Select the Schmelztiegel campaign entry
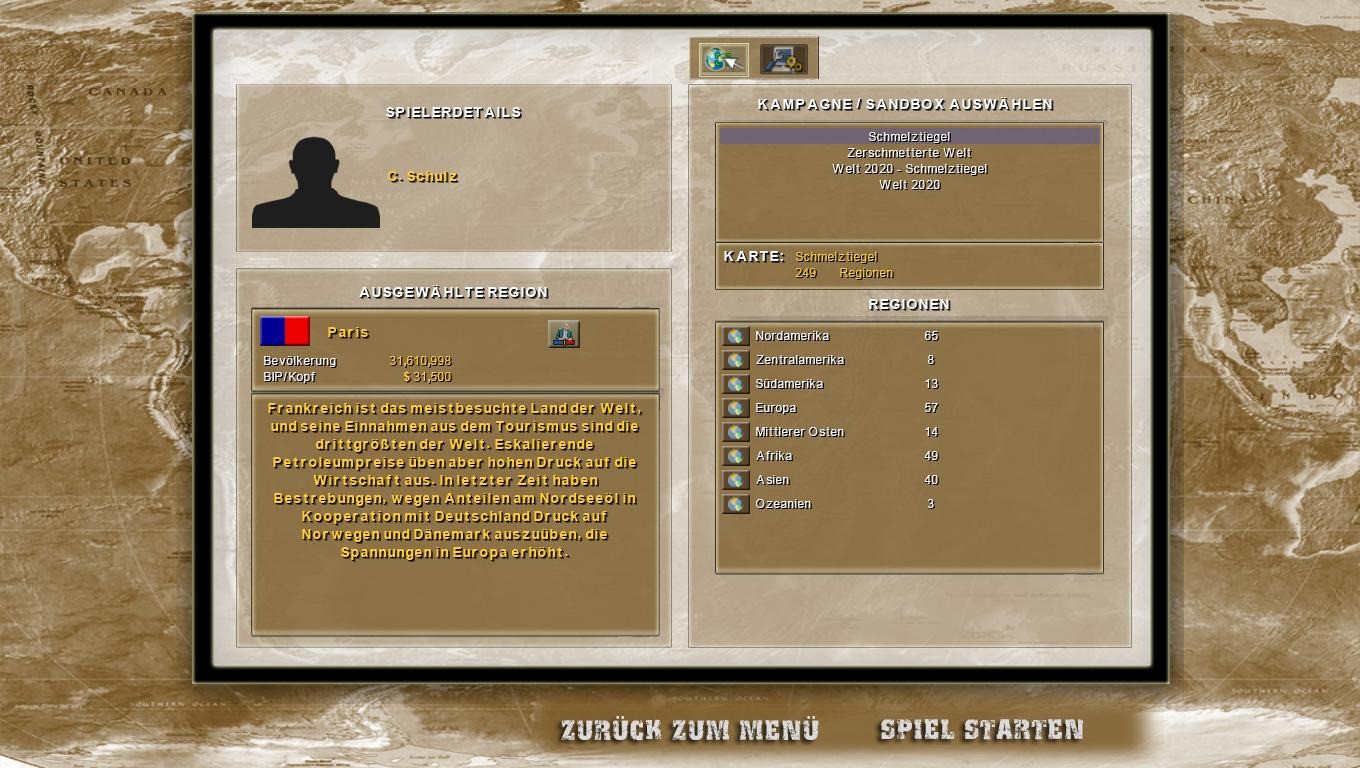Image resolution: width=1360 pixels, height=768 pixels. tap(909, 137)
